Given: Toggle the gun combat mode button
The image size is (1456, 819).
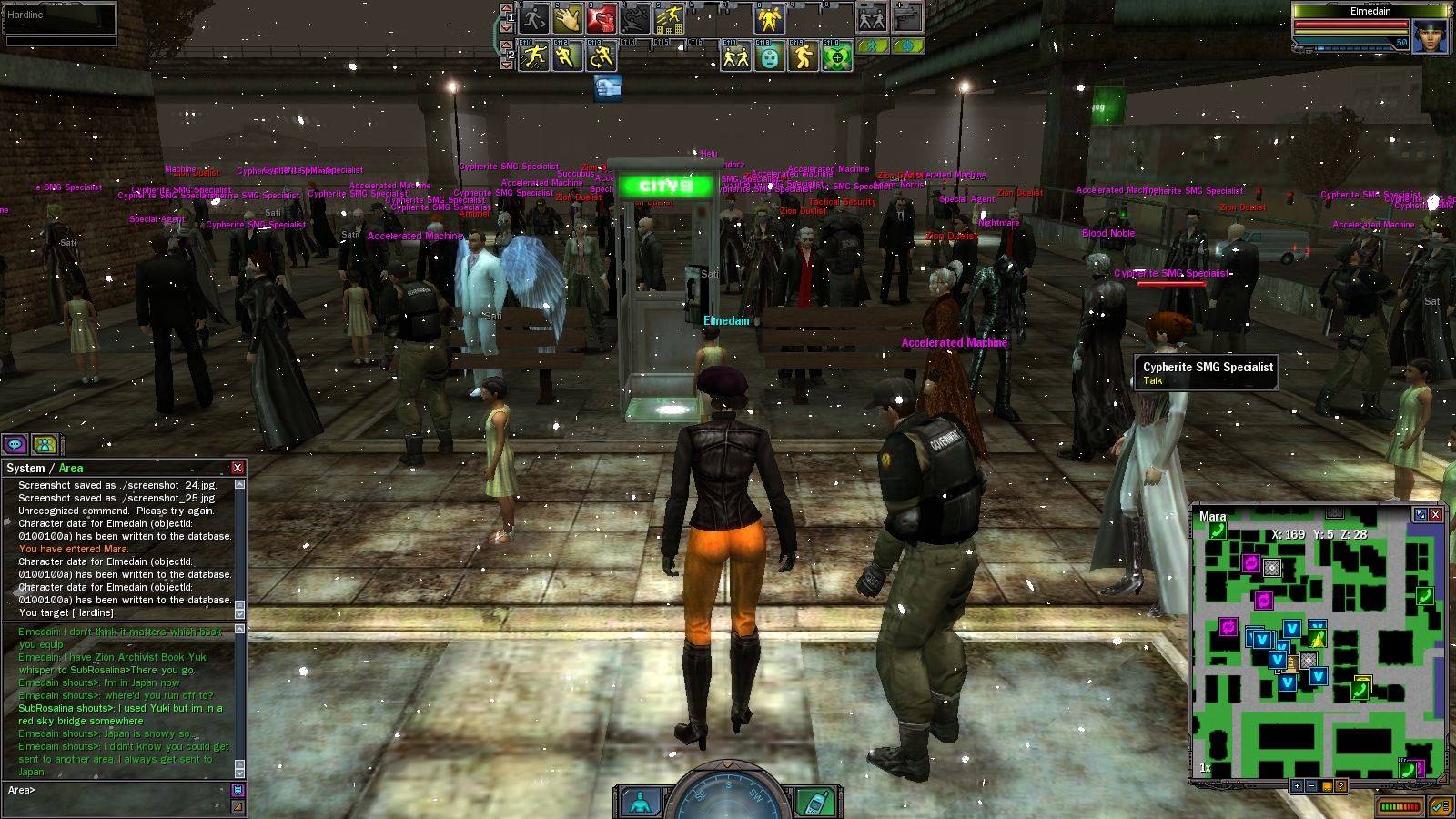Looking at the screenshot, I should coord(907,17).
